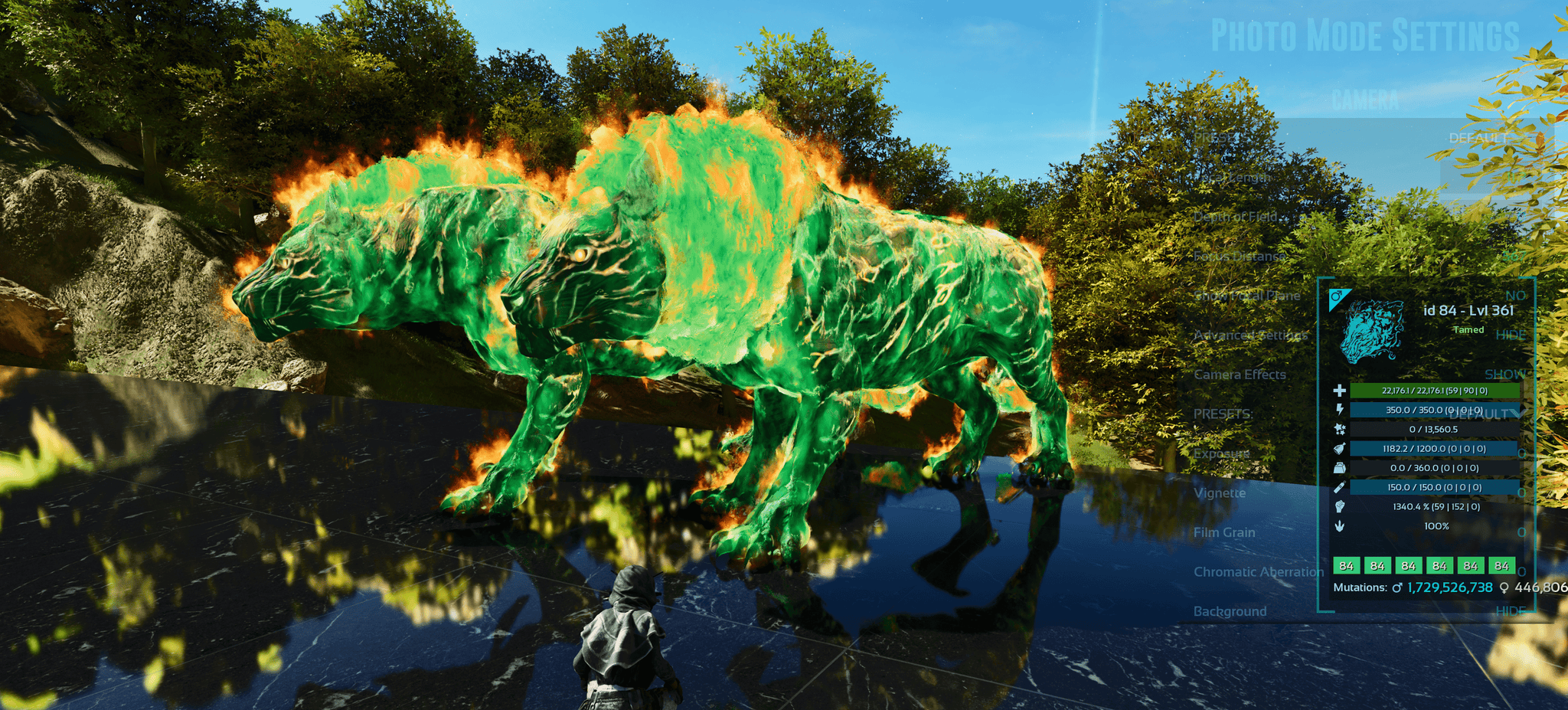
Task: Click the torpor stars icon beside 0/13,560.5
Action: coord(1340,428)
